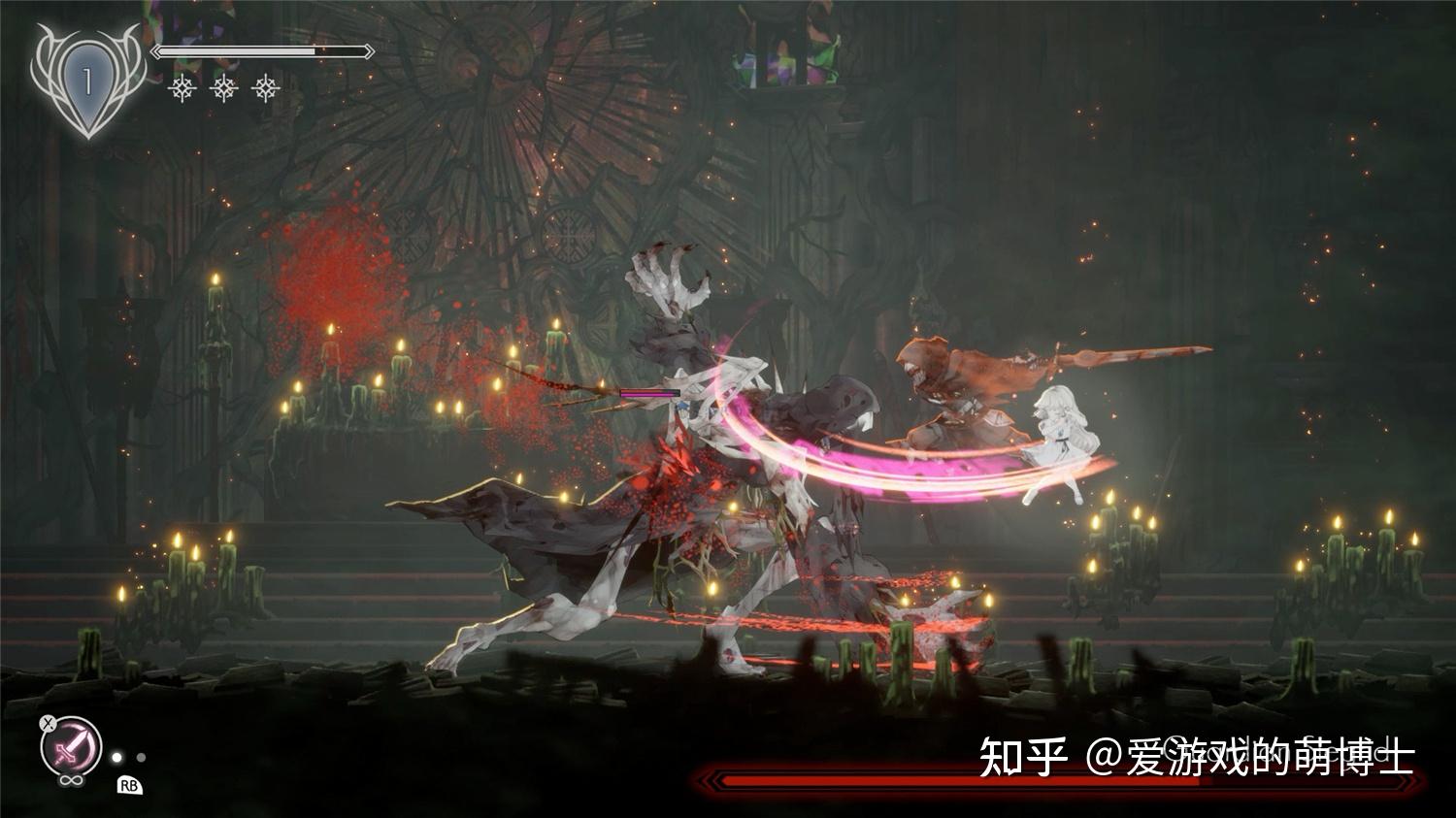Select the middle prayer charge icon

pos(223,88)
